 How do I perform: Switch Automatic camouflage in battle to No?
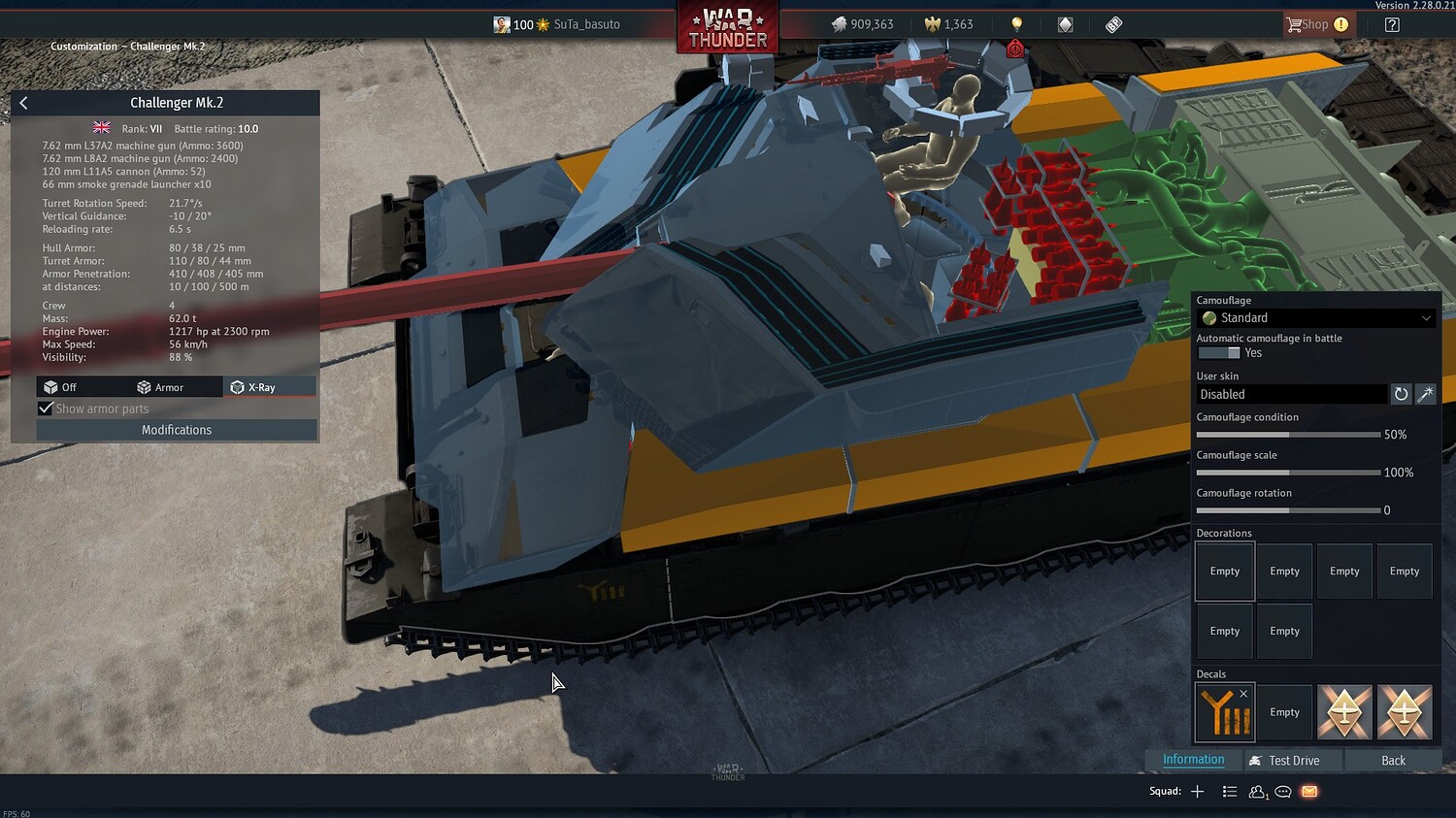1217,353
